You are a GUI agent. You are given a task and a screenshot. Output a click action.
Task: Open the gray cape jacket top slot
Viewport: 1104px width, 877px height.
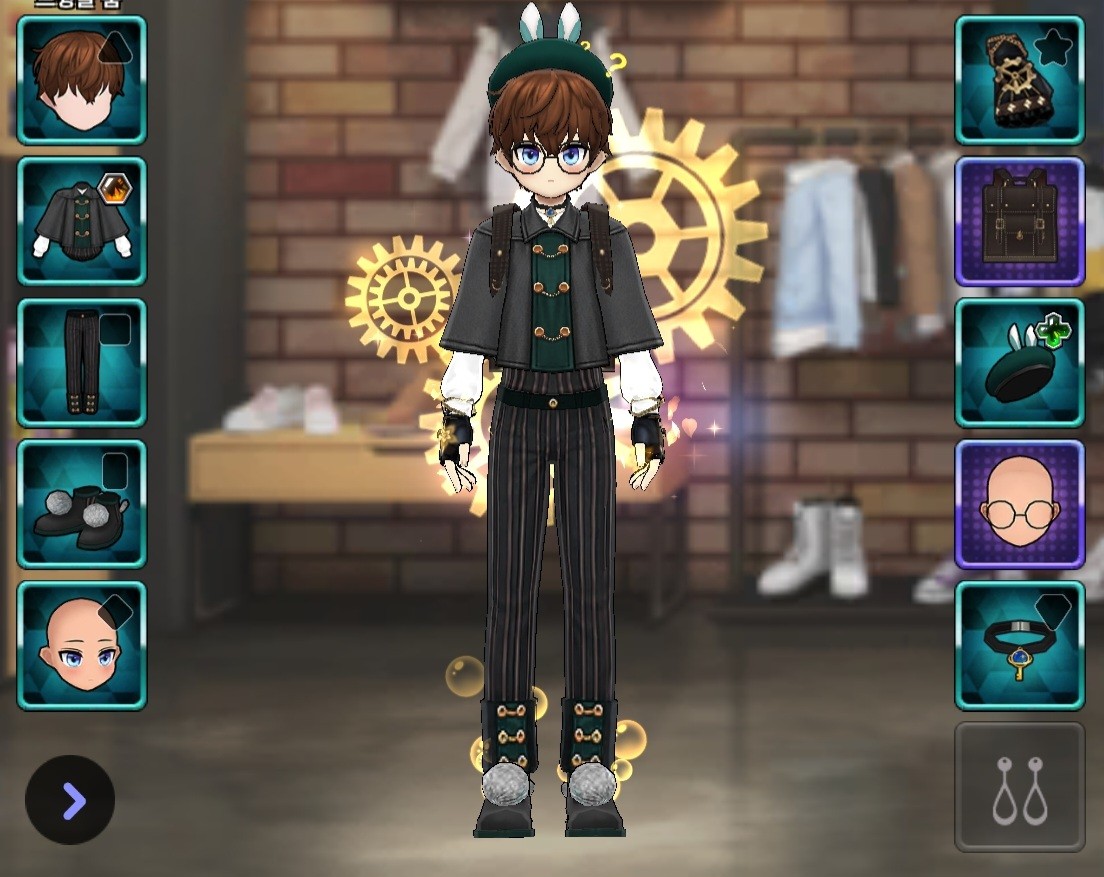coord(81,221)
